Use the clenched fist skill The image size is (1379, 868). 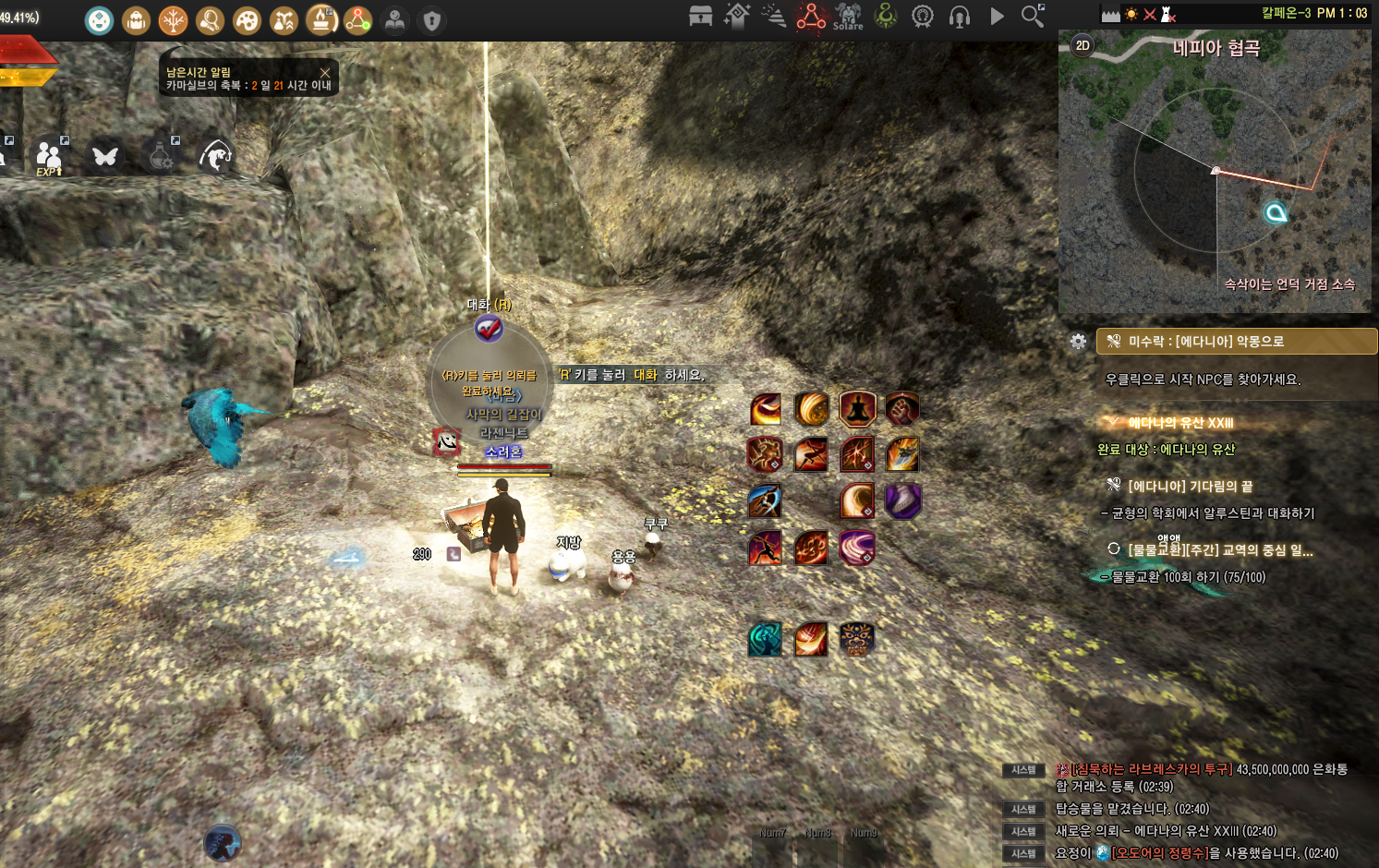[902, 408]
